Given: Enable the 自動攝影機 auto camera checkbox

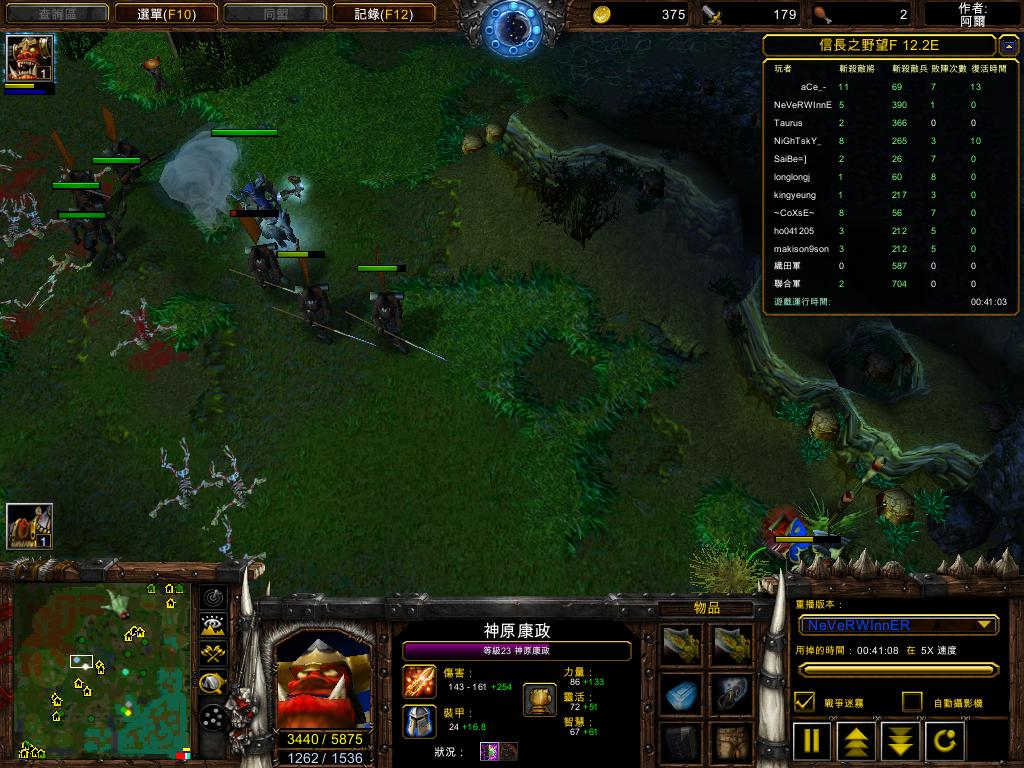Looking at the screenshot, I should (912, 702).
